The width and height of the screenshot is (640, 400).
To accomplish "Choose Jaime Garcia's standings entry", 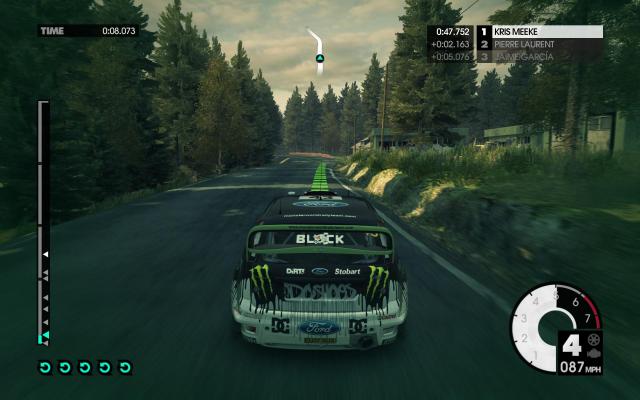I will pyautogui.click(x=545, y=57).
